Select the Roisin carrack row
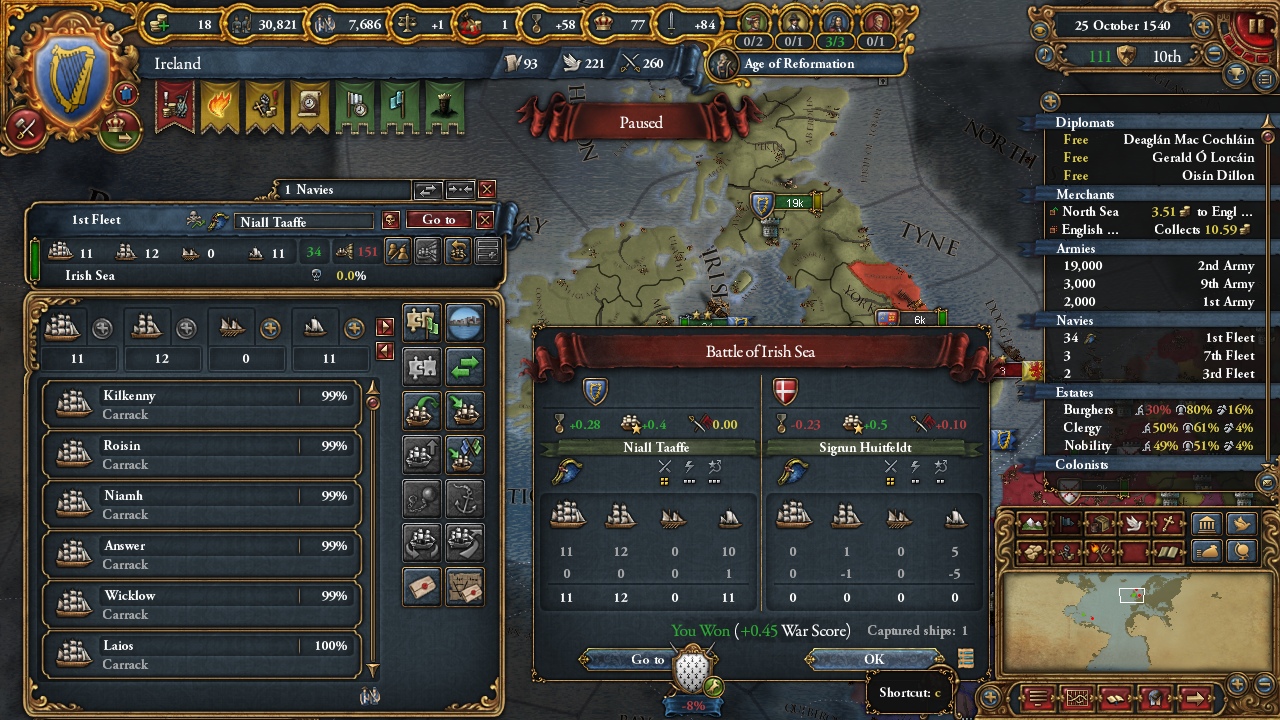Image resolution: width=1280 pixels, height=720 pixels. (201, 455)
